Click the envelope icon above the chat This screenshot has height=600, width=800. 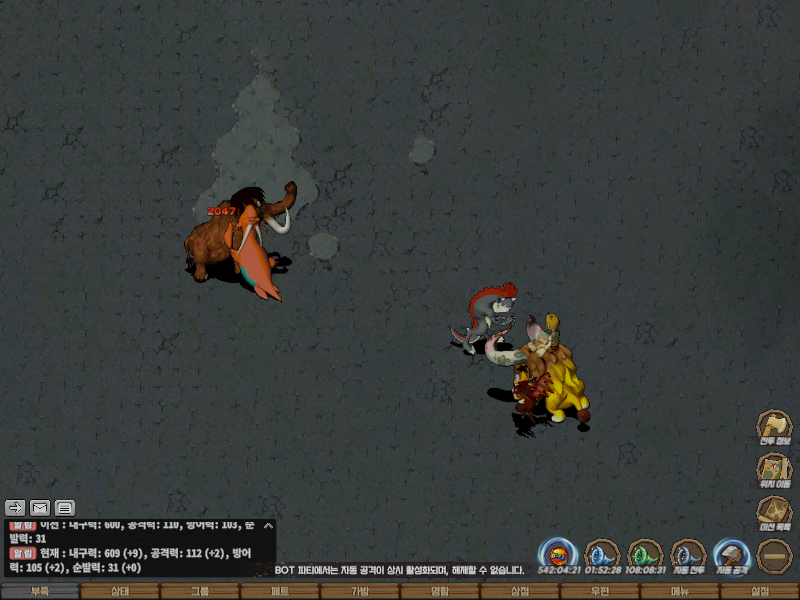[x=40, y=507]
